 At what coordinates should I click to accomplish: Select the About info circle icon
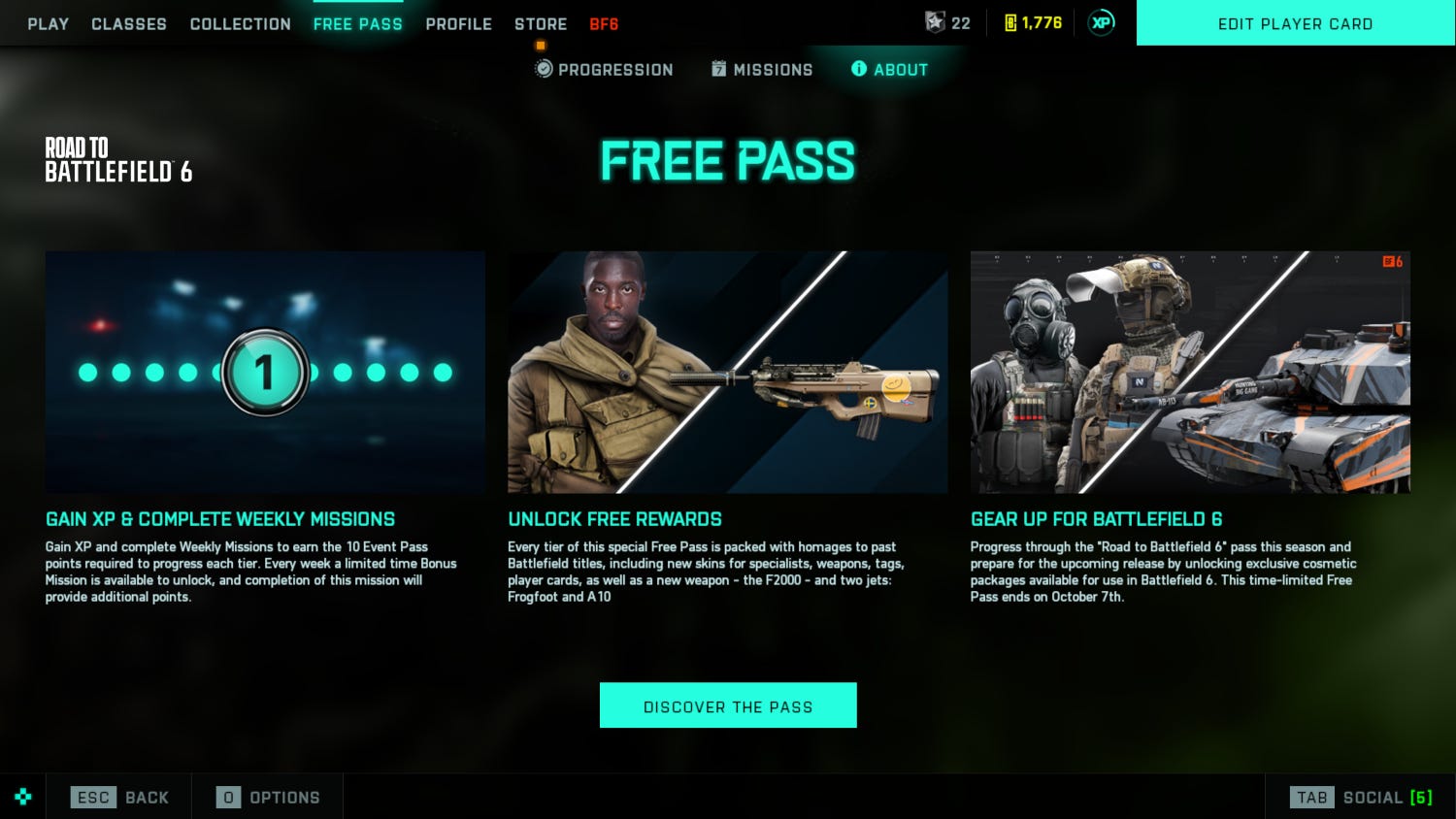point(858,69)
